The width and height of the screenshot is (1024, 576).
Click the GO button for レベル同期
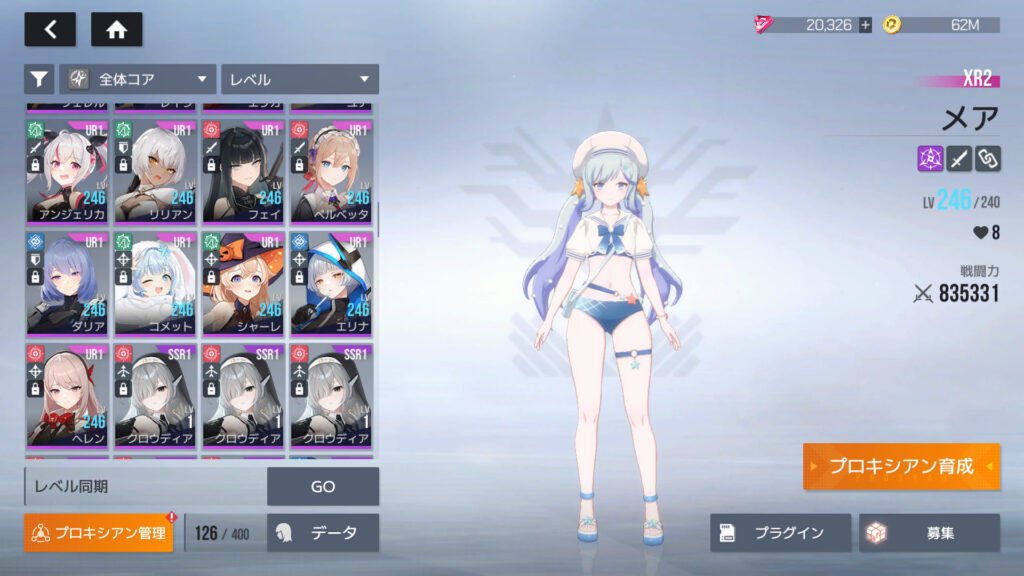coord(323,487)
